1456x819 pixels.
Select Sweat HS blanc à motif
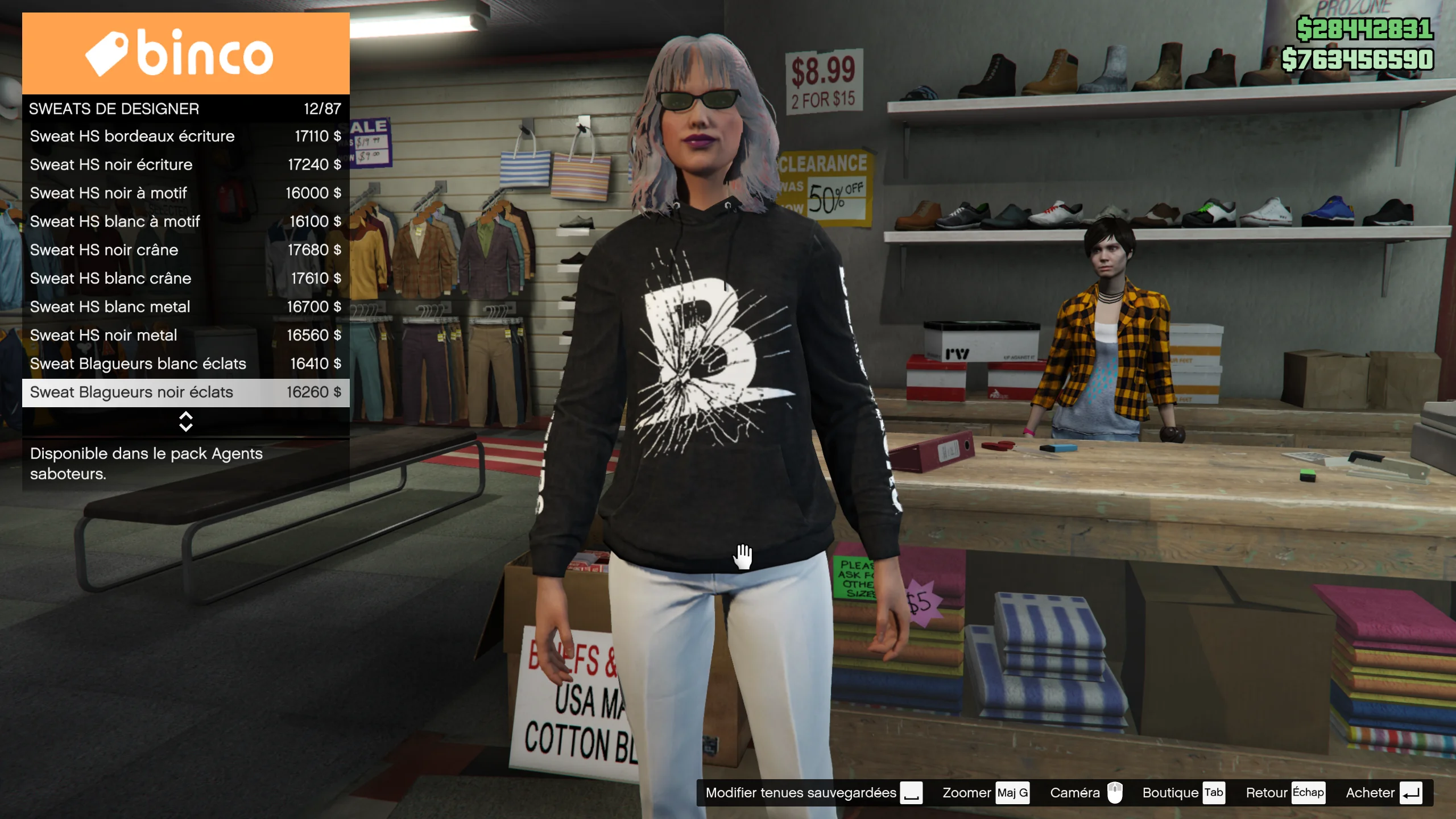[185, 222]
